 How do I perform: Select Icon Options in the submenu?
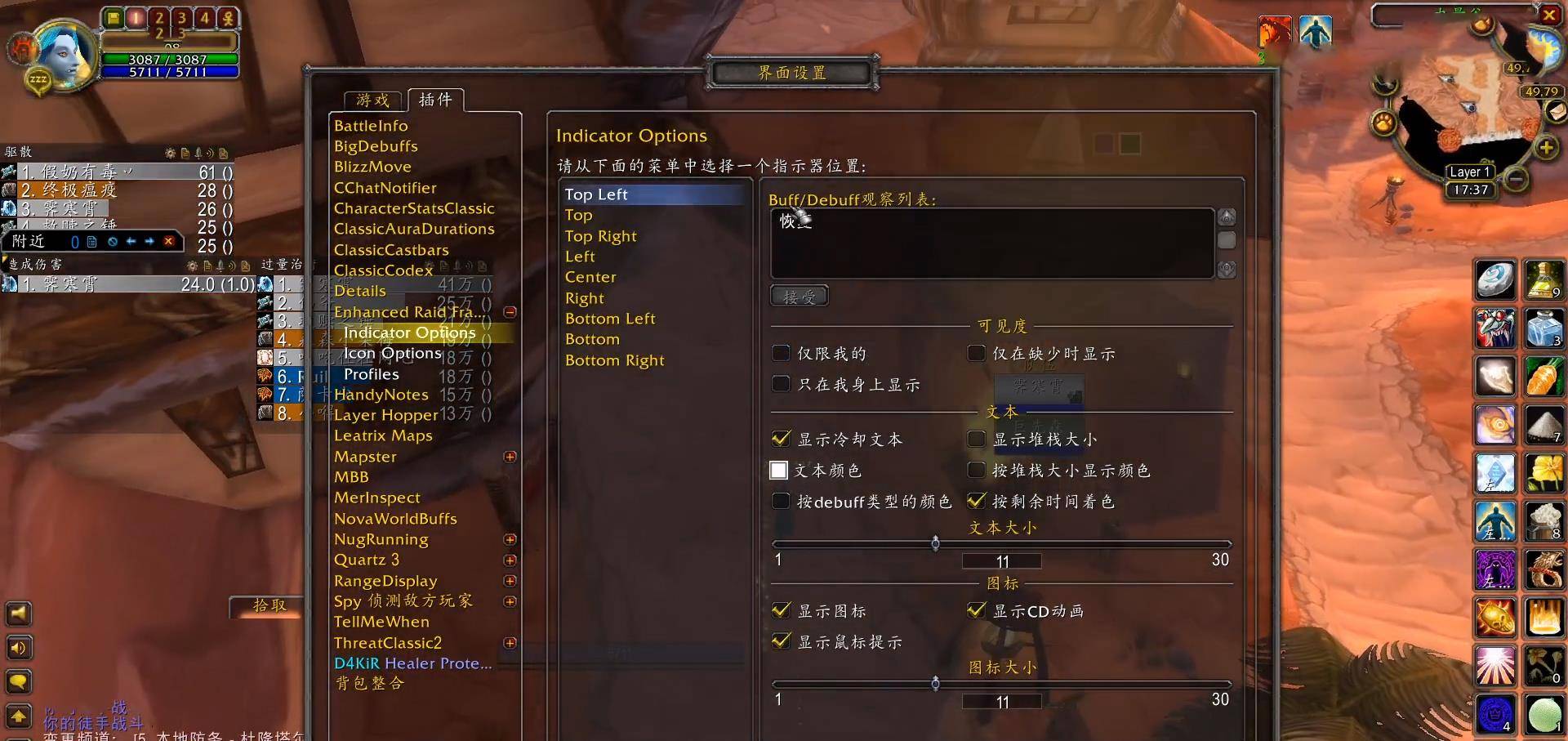392,353
